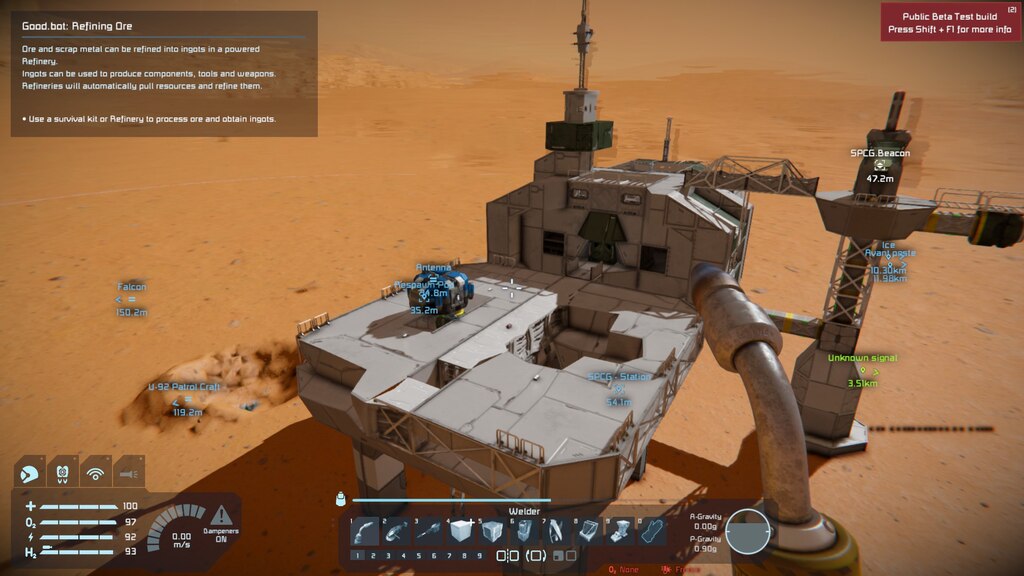Toggle the broadcasting signal icon

(96, 473)
